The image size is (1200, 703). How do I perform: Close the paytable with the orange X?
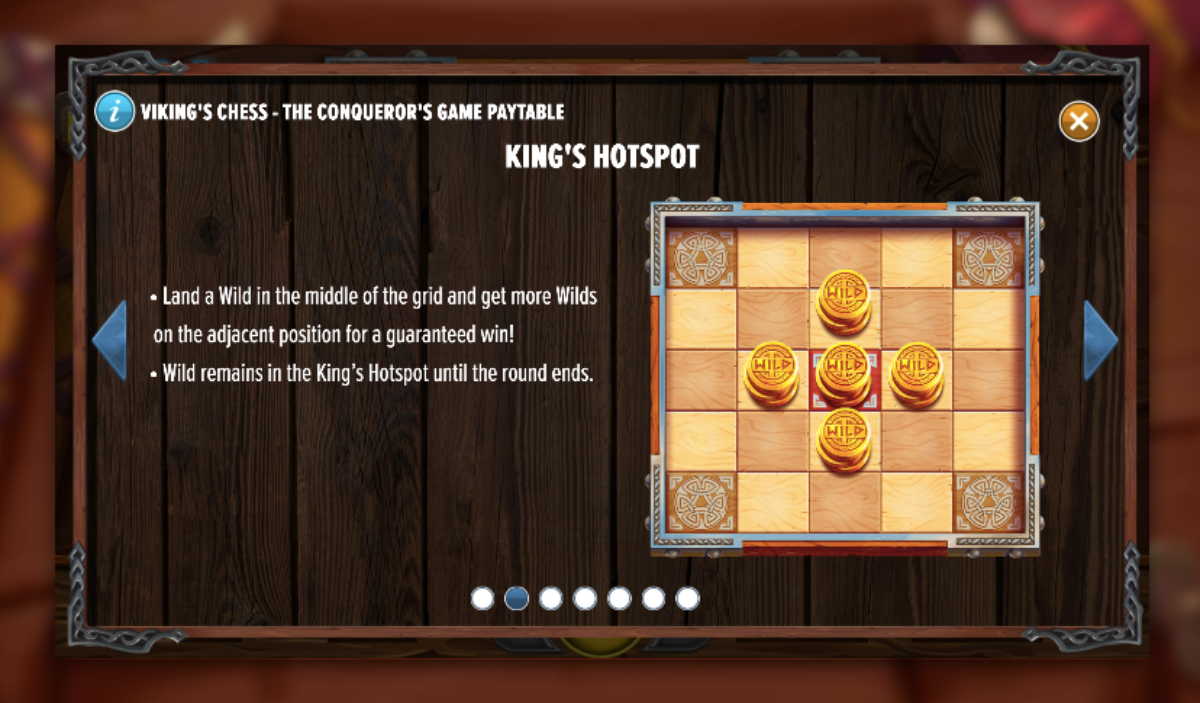(1079, 121)
